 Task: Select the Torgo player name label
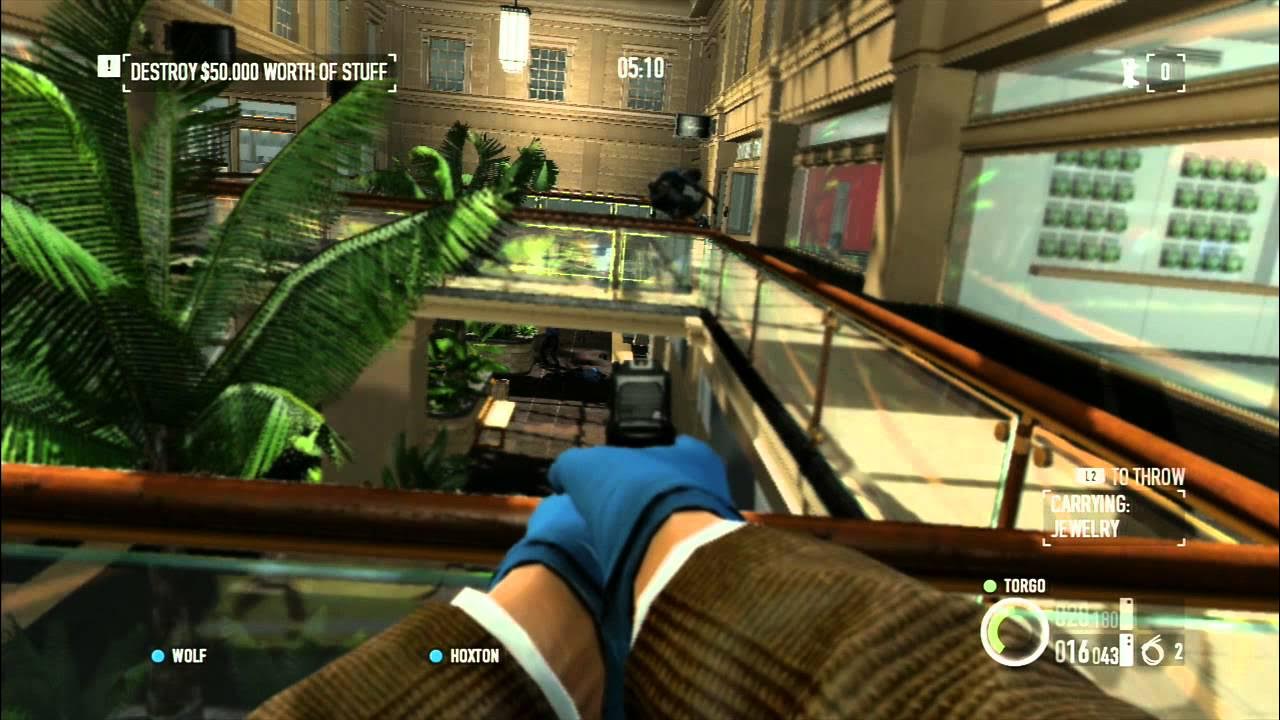coord(1024,586)
